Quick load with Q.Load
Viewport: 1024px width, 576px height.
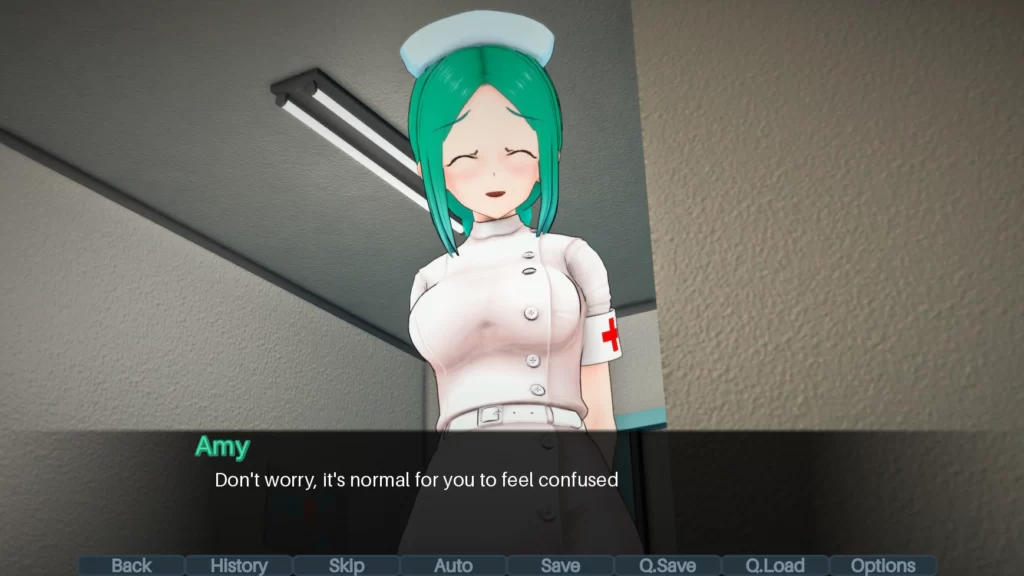click(775, 566)
